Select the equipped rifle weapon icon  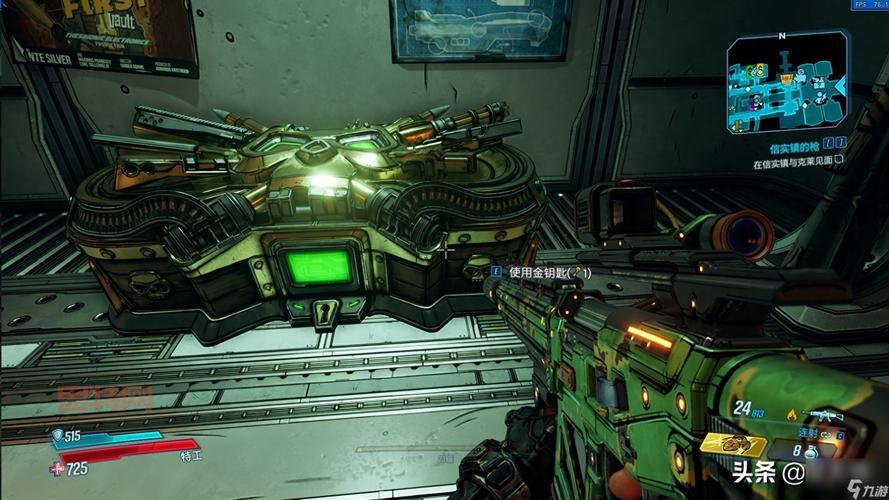[x=829, y=414]
